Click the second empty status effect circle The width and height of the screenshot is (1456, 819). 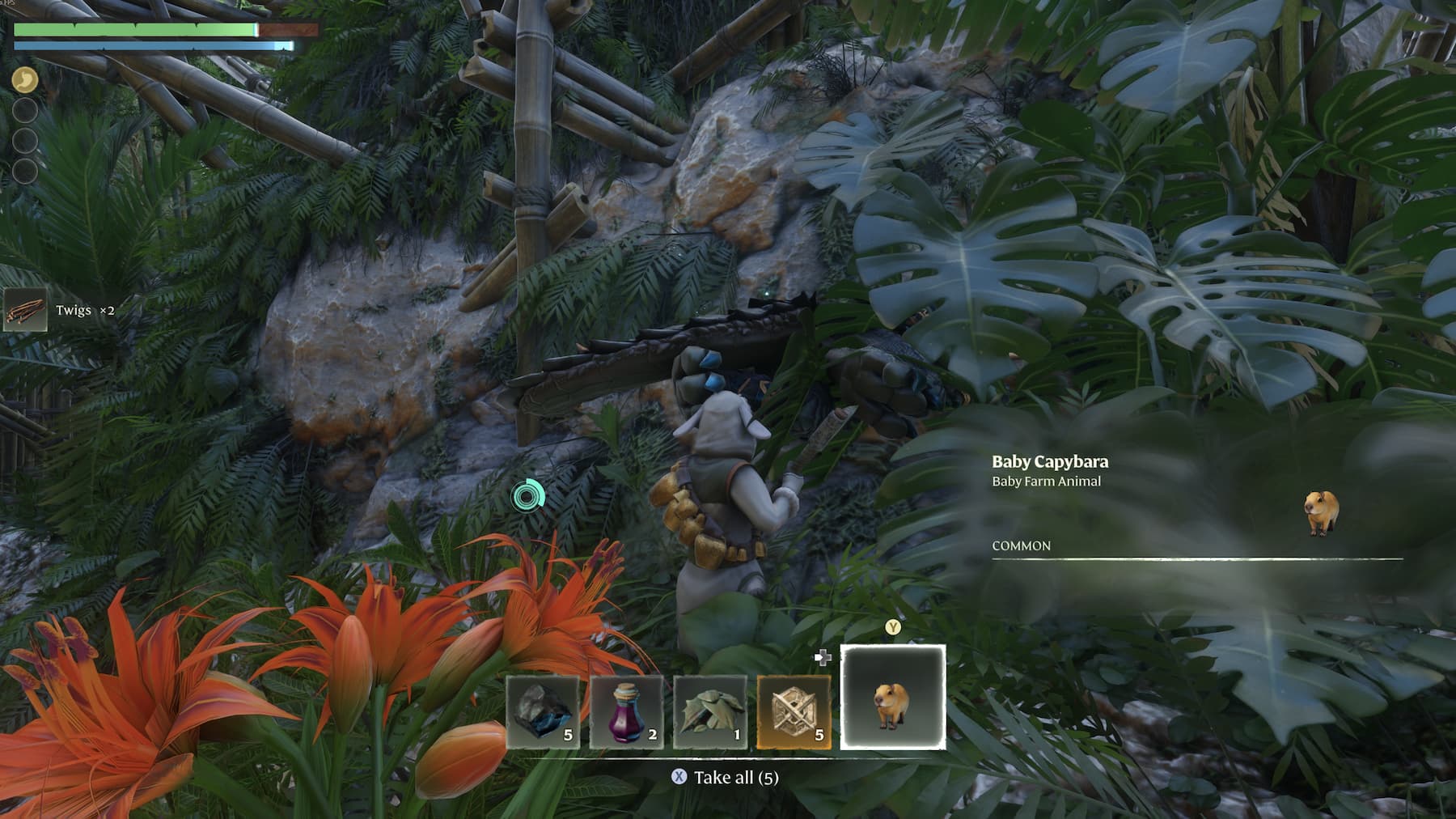click(24, 141)
